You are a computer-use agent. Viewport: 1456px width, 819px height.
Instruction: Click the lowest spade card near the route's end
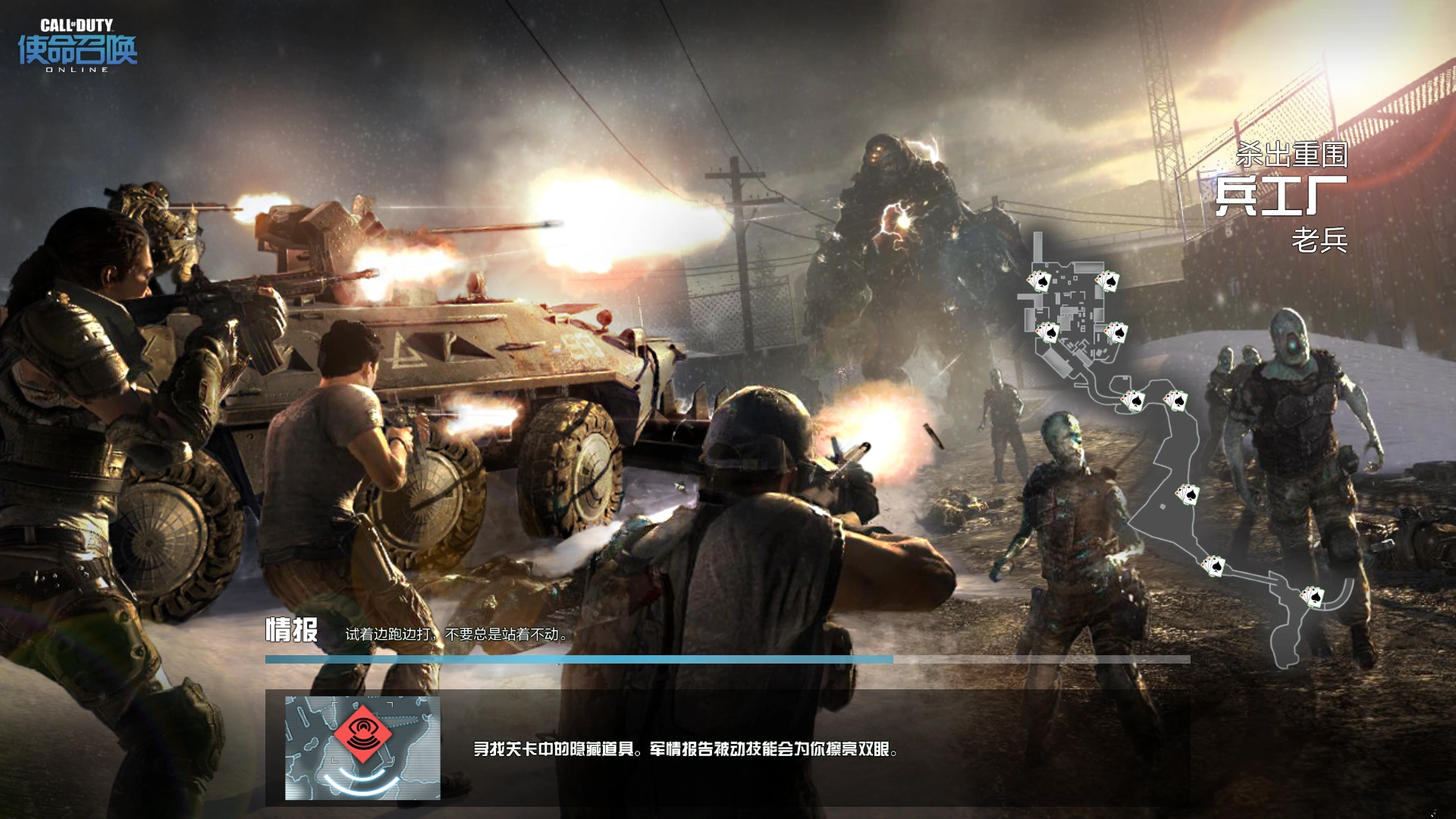1312,598
